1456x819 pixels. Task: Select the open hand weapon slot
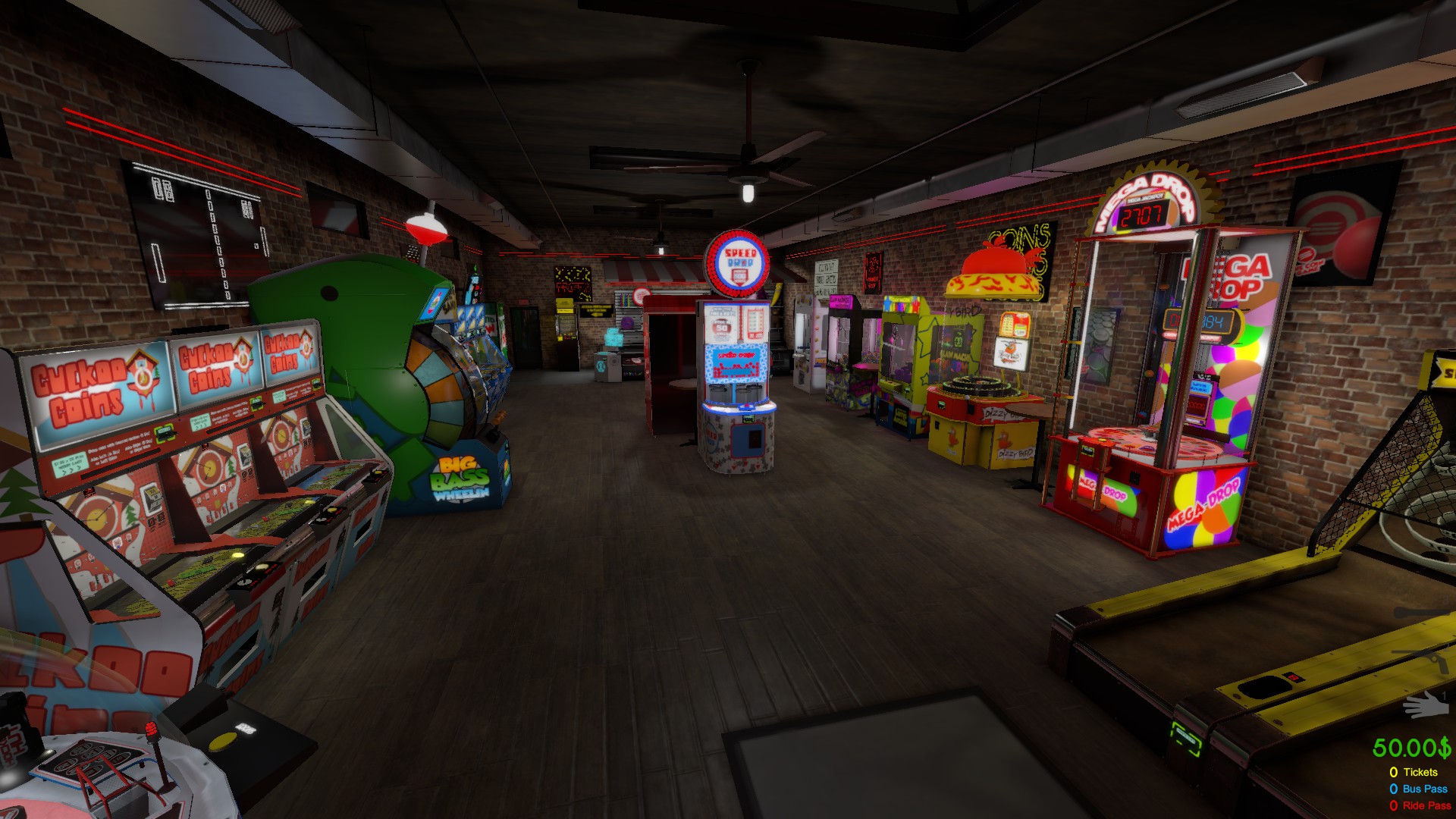pyautogui.click(x=1425, y=705)
